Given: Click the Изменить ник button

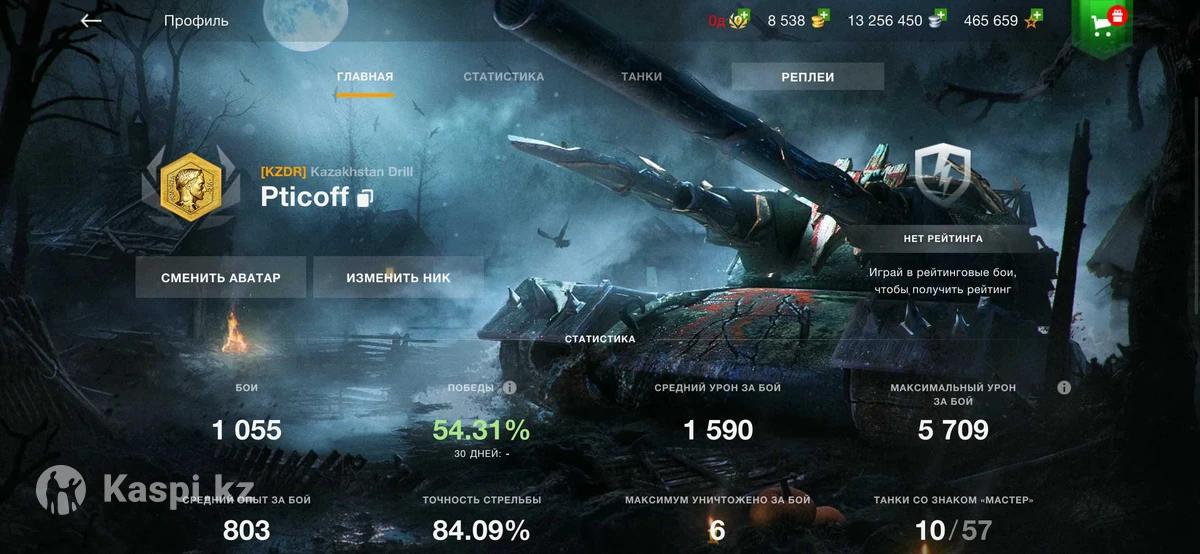Looking at the screenshot, I should point(398,278).
